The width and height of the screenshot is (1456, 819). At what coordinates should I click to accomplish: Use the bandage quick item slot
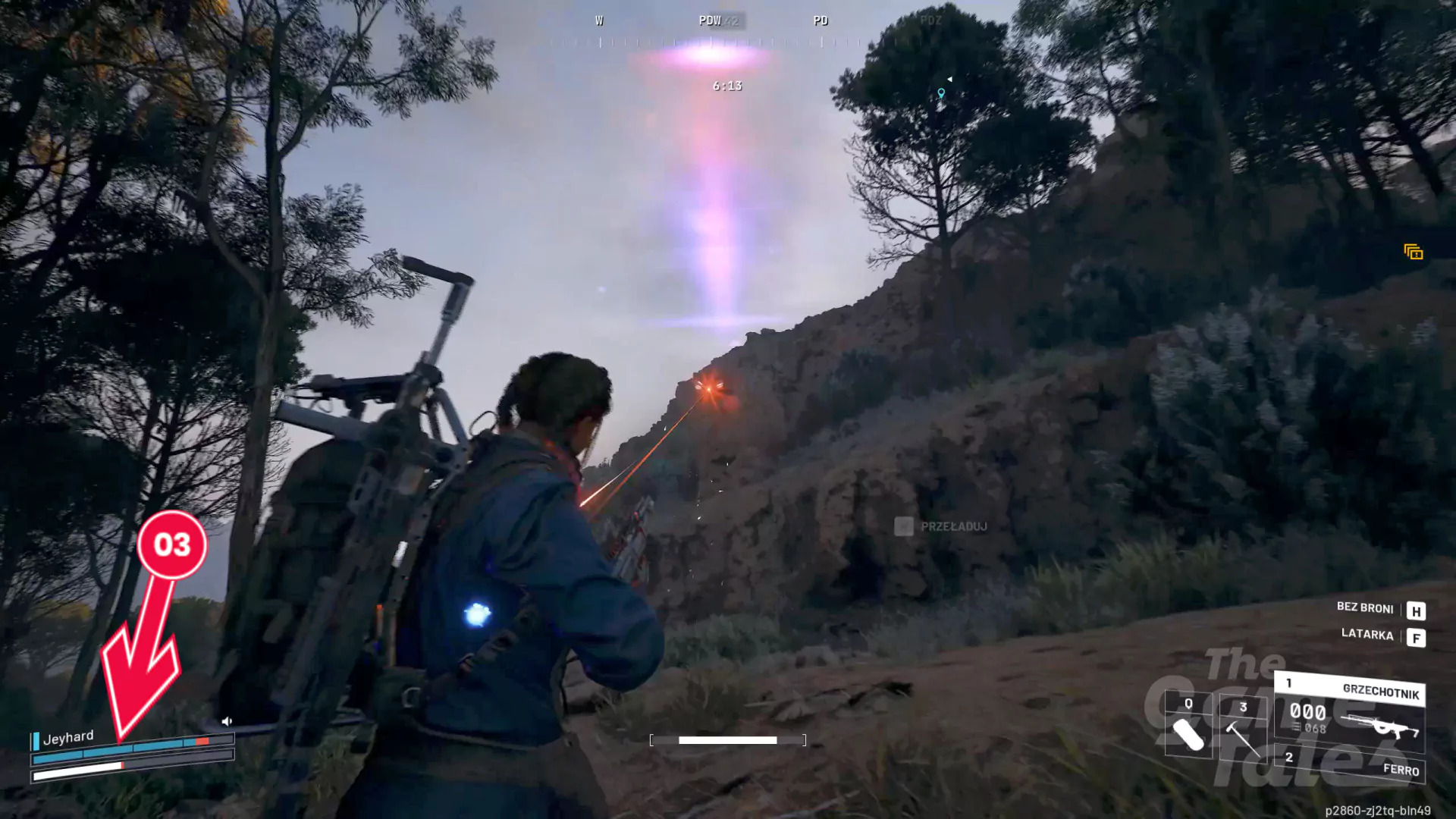tap(1188, 726)
